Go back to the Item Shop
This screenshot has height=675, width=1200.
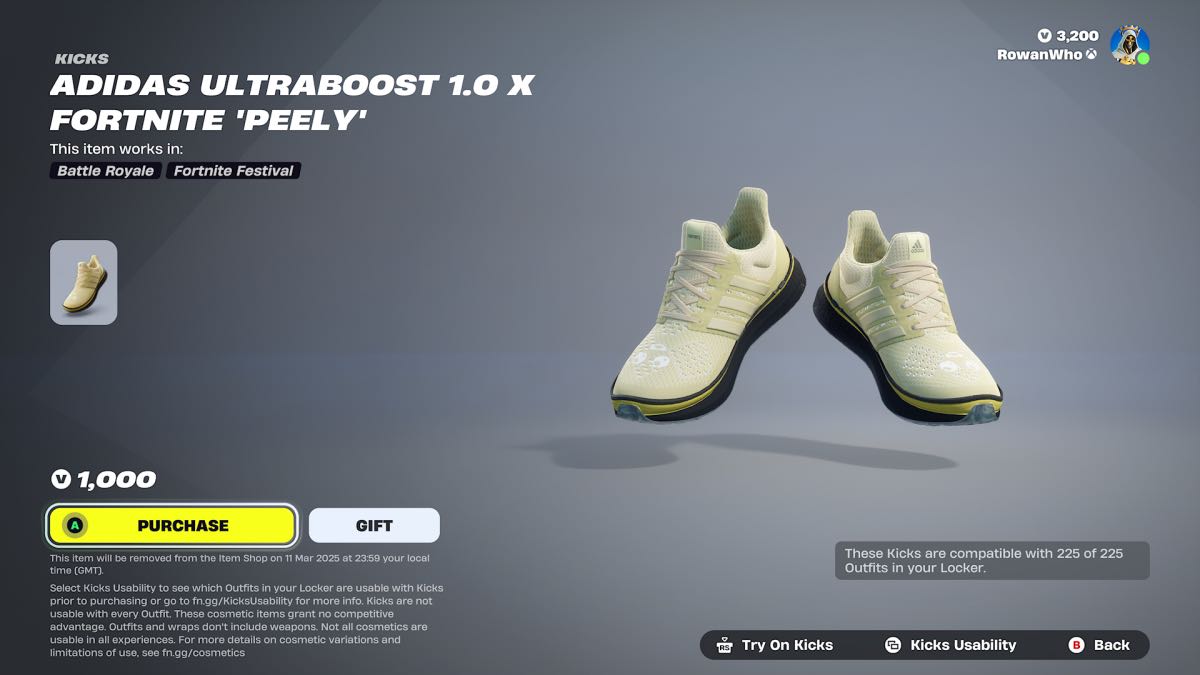(1099, 645)
